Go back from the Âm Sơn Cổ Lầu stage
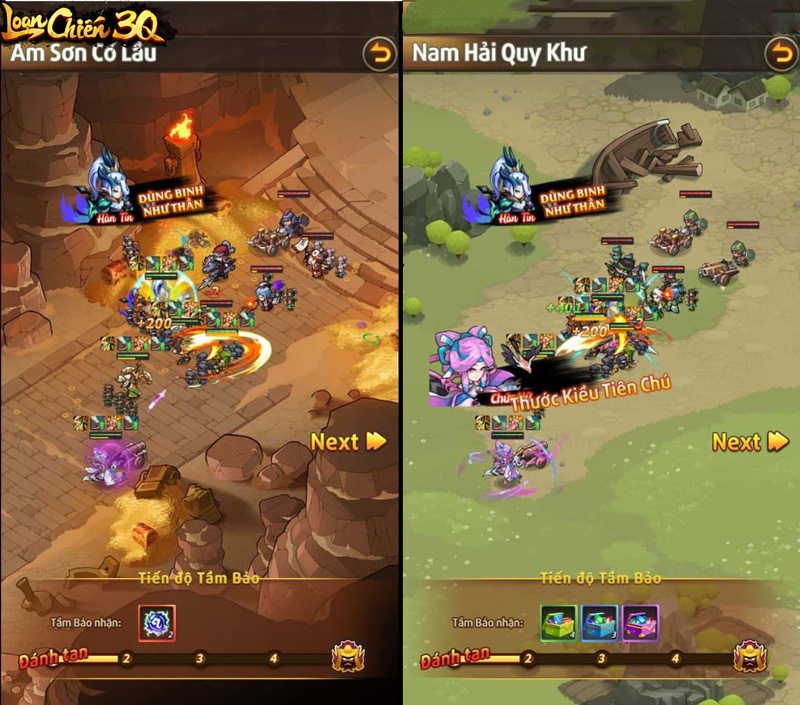 click(x=380, y=54)
